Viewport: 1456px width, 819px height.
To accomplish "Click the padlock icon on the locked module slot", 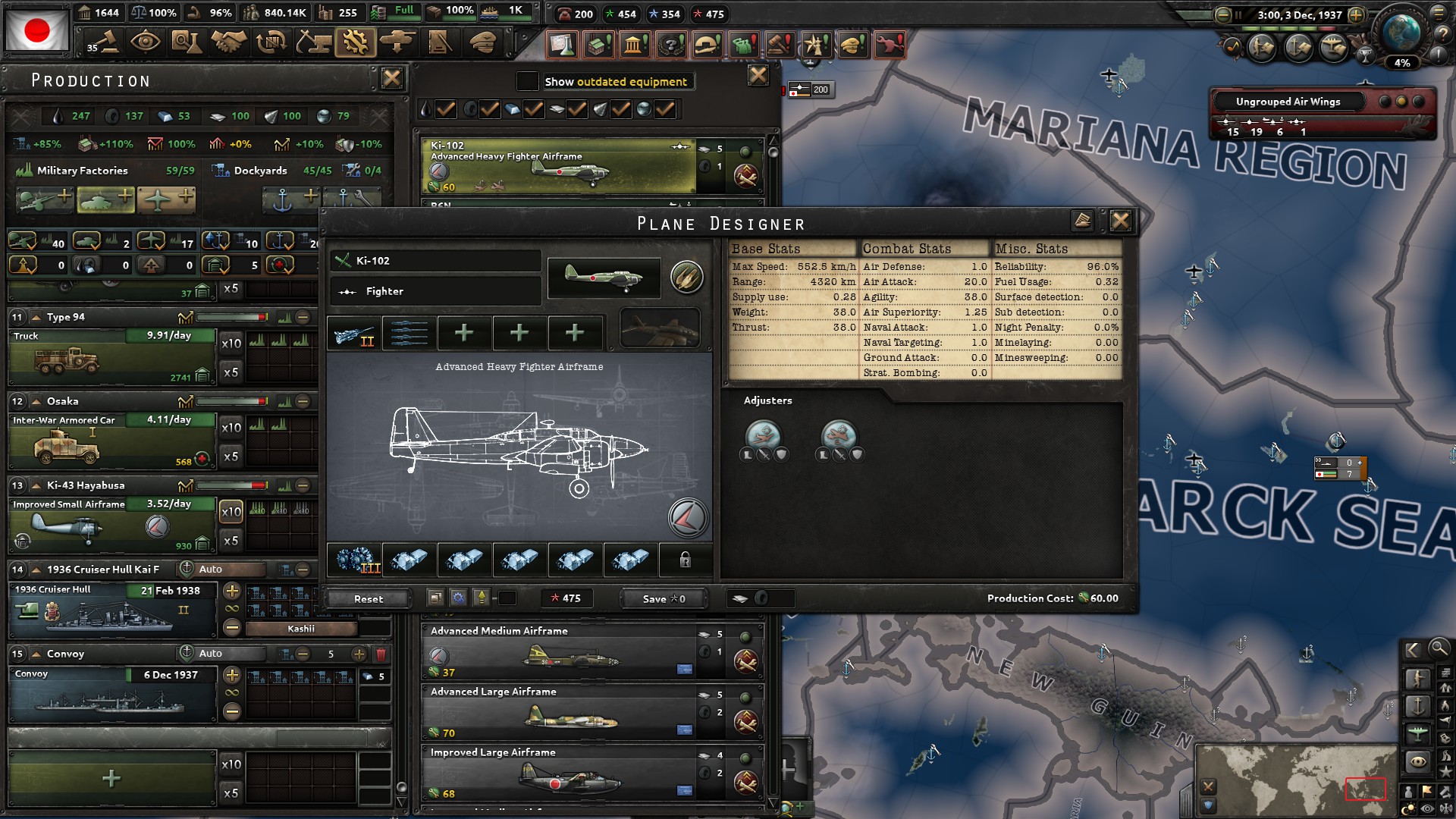I will coord(685,560).
